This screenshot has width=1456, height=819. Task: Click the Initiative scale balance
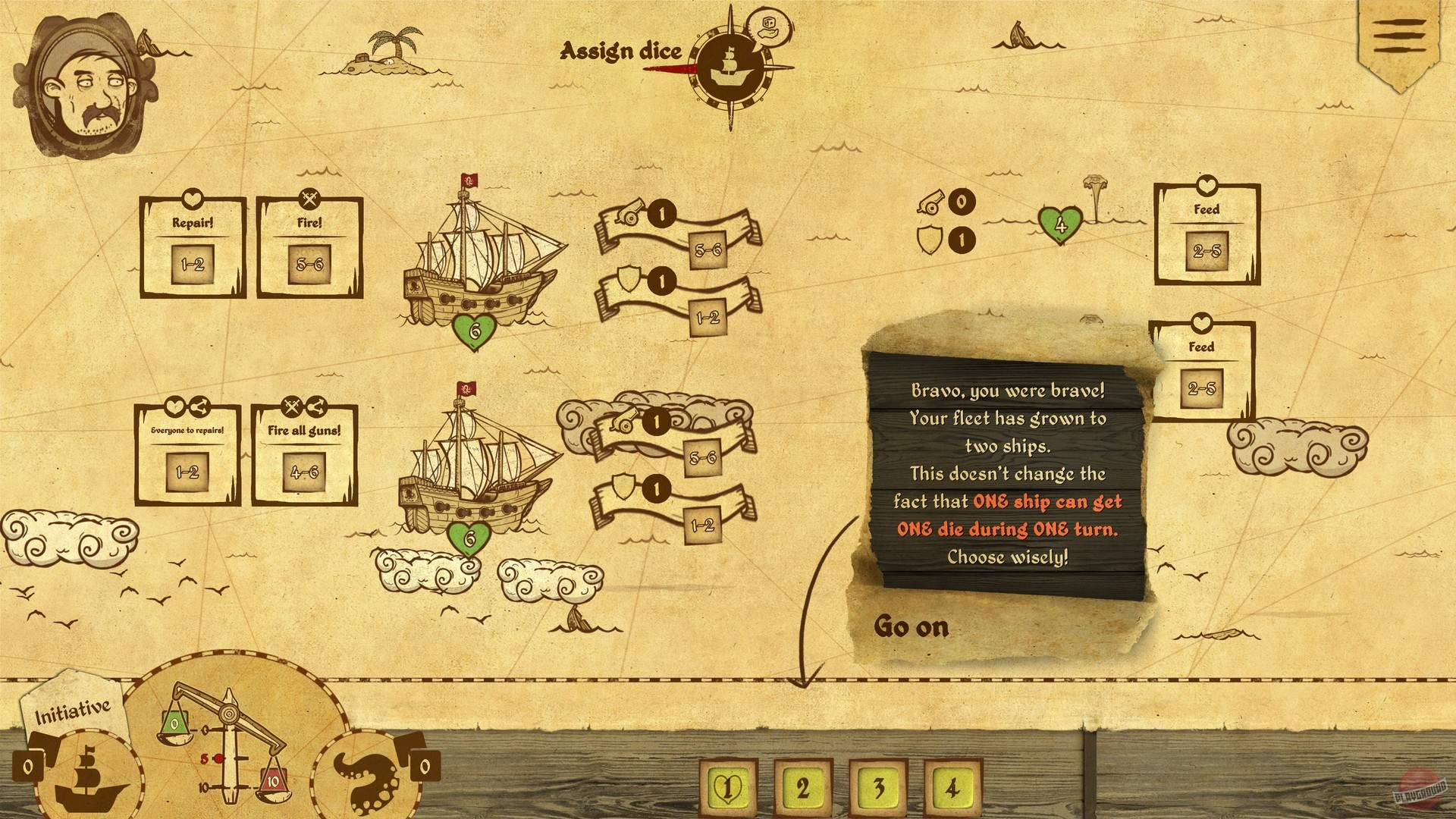point(227,751)
